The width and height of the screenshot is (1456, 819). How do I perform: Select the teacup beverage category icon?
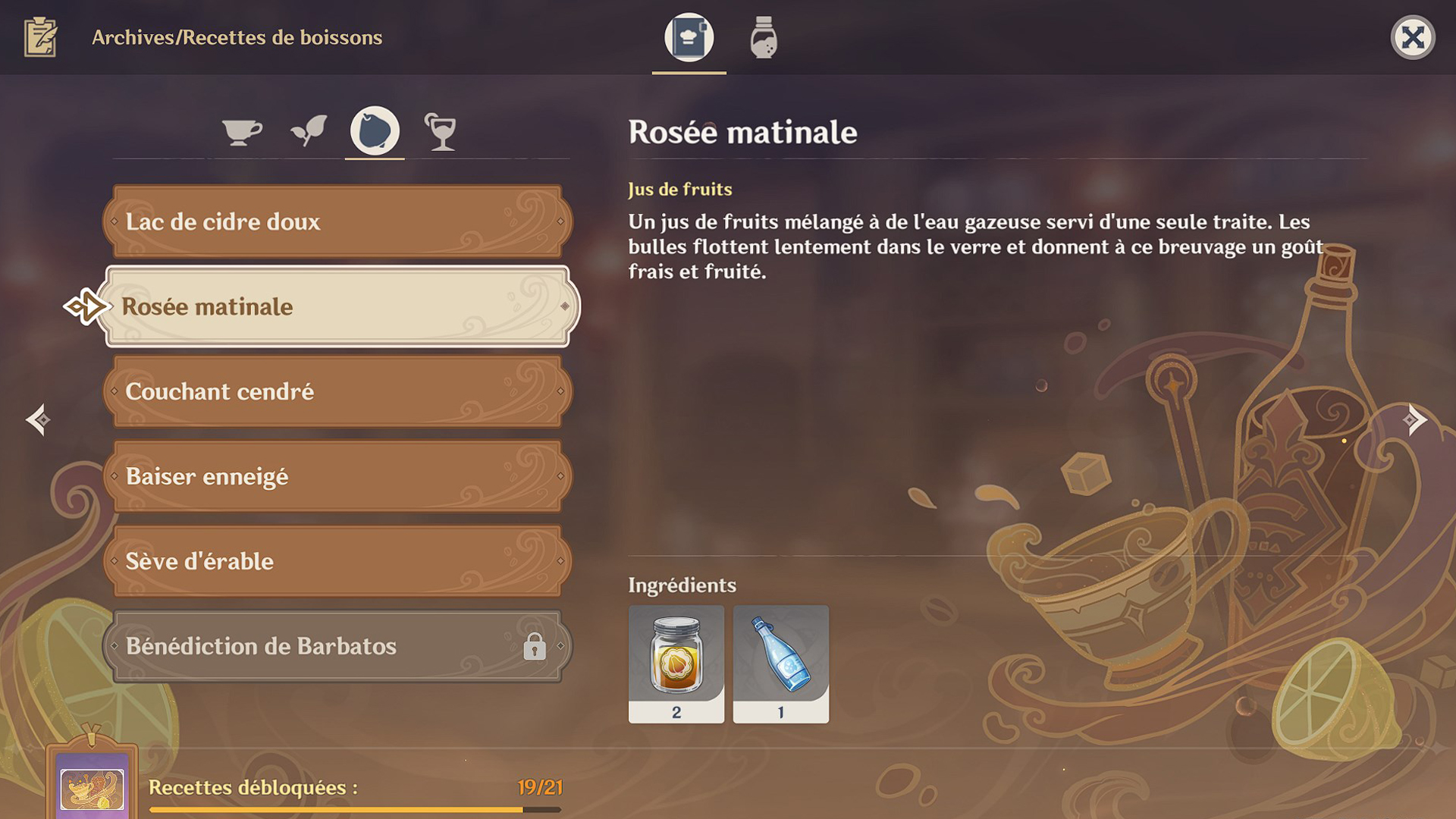coord(241,130)
